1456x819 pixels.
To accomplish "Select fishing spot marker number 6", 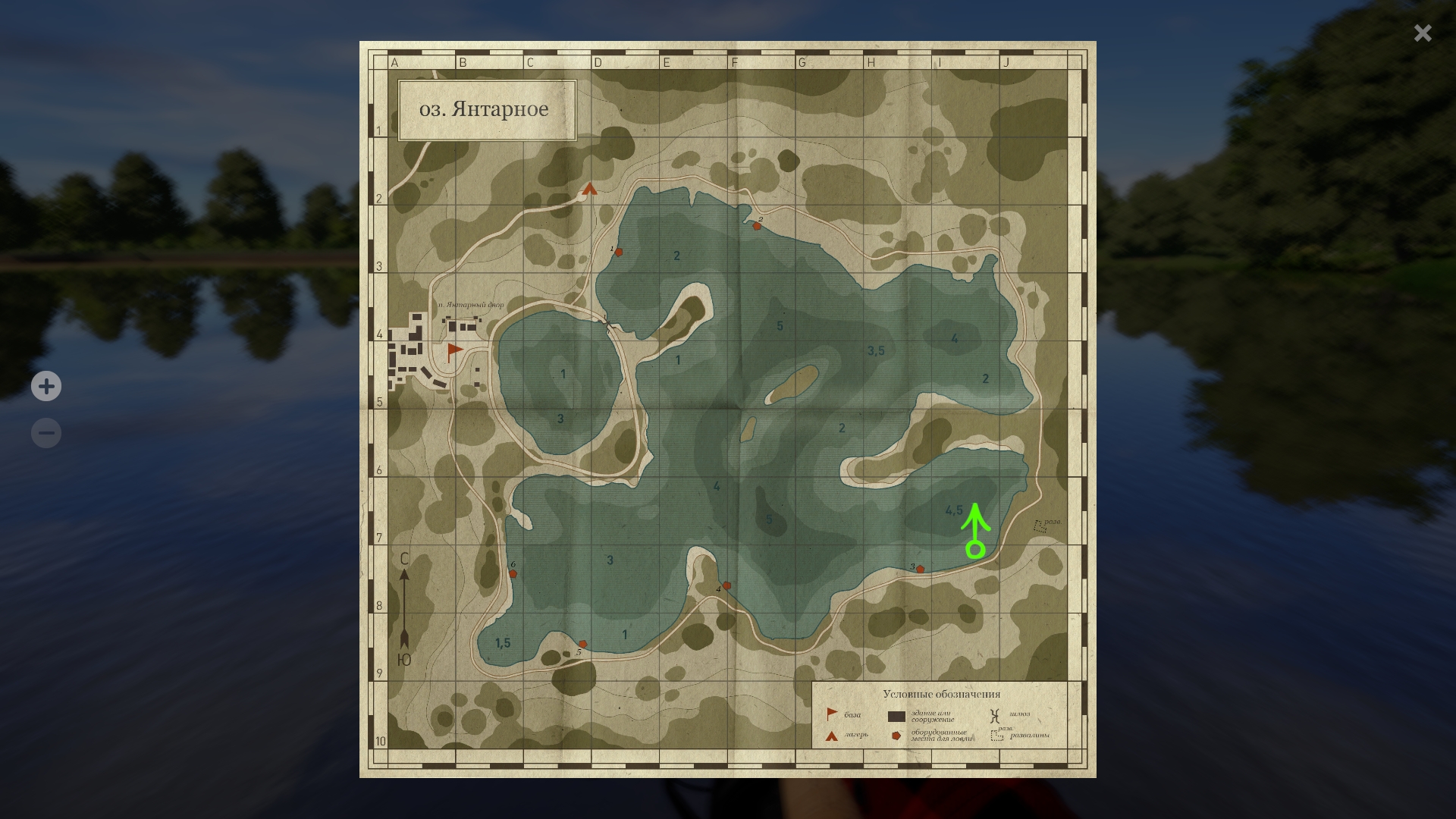I will 513,573.
